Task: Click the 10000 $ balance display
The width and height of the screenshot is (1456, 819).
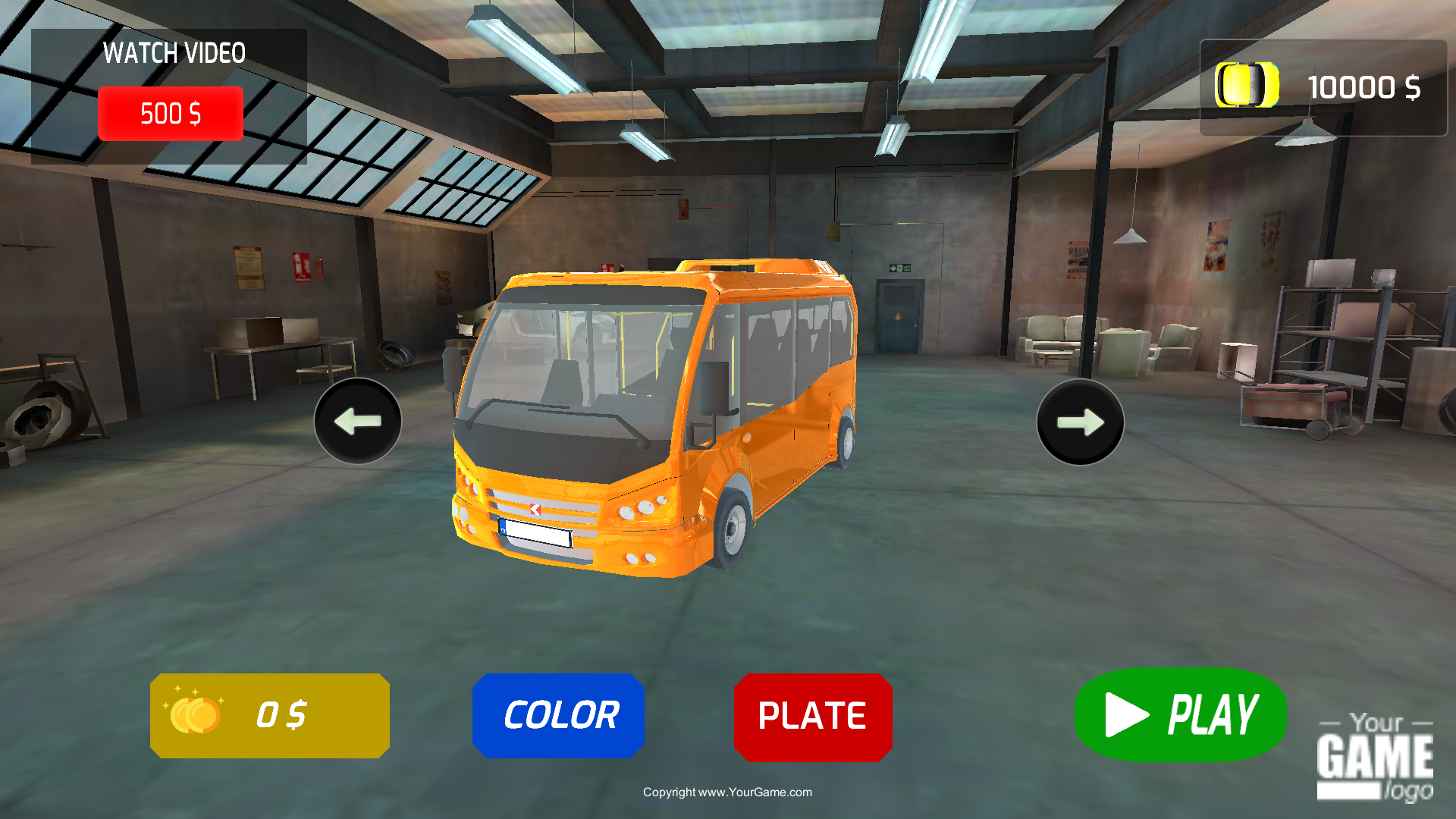Action: pos(1365,87)
